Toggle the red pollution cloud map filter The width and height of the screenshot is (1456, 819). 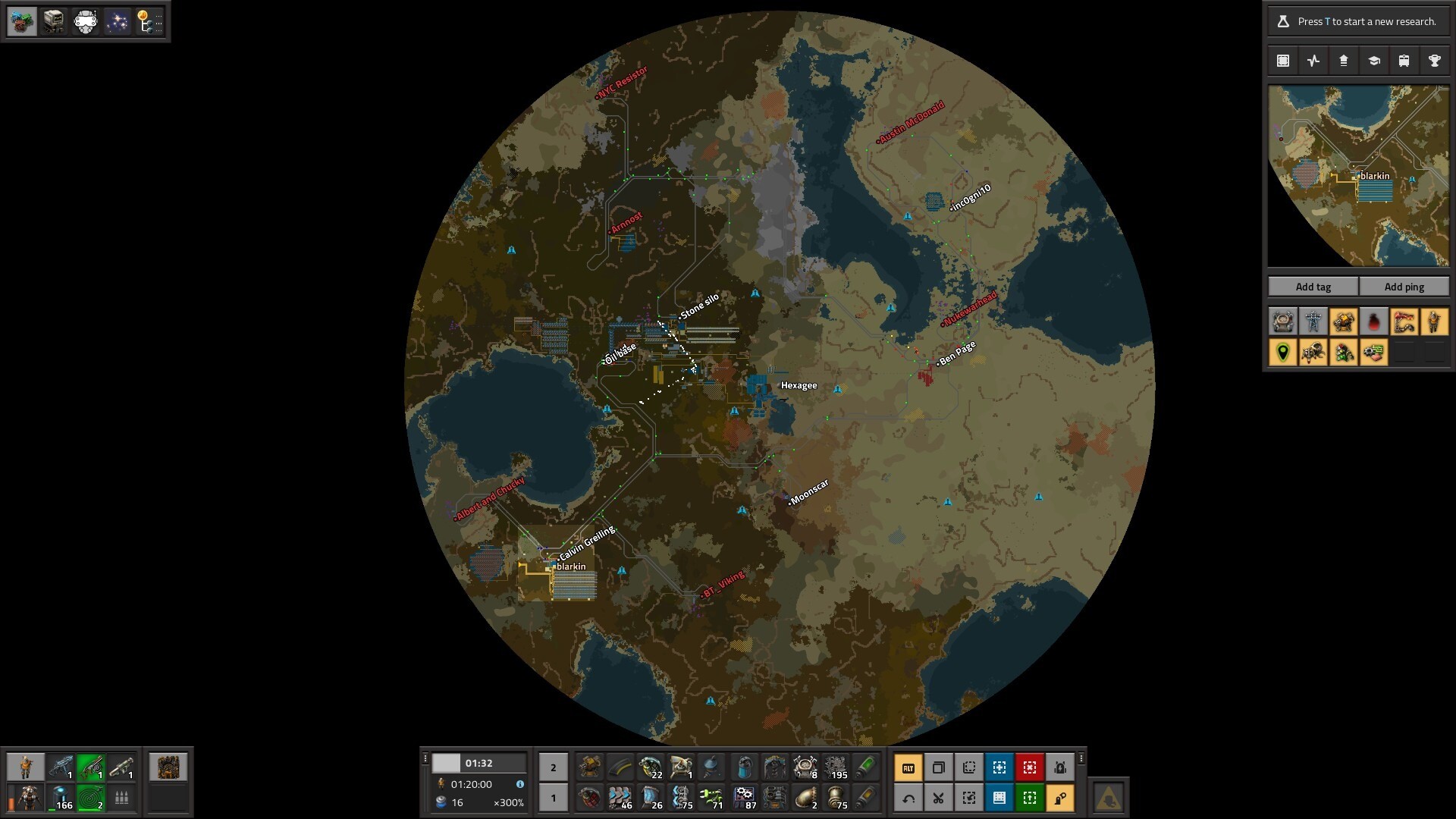click(x=1373, y=322)
